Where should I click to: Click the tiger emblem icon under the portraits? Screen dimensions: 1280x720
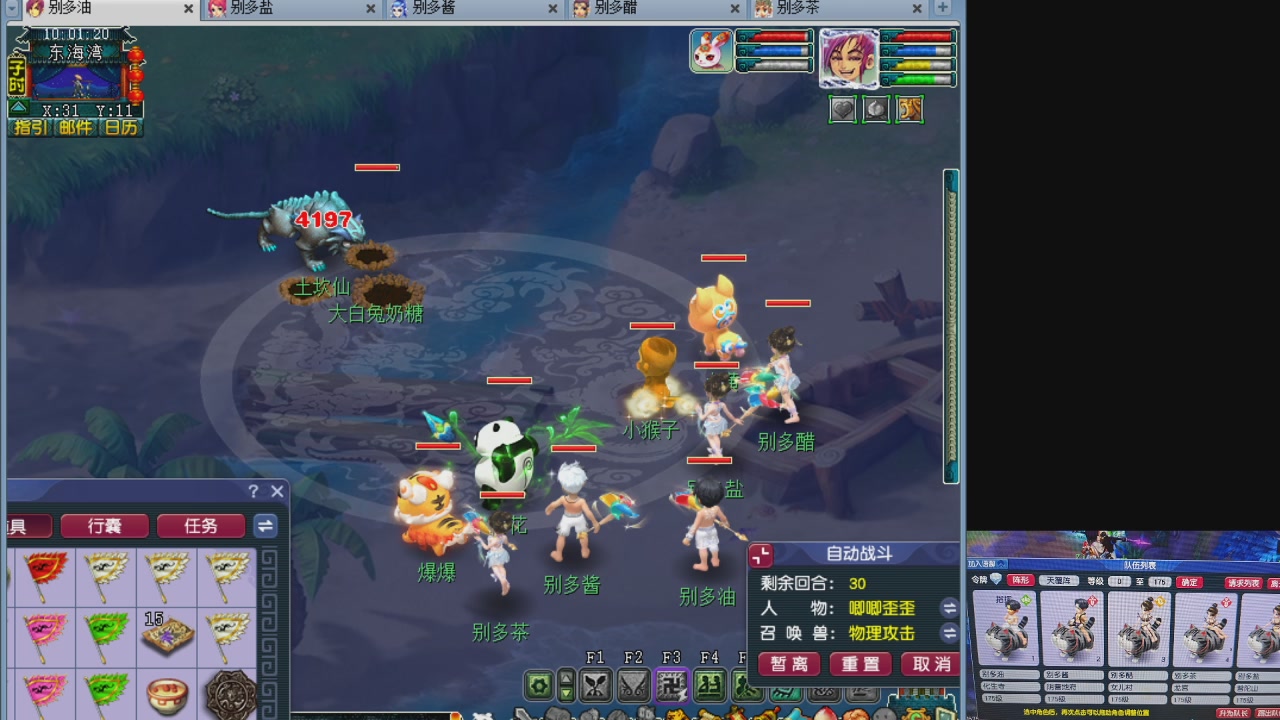coord(909,109)
